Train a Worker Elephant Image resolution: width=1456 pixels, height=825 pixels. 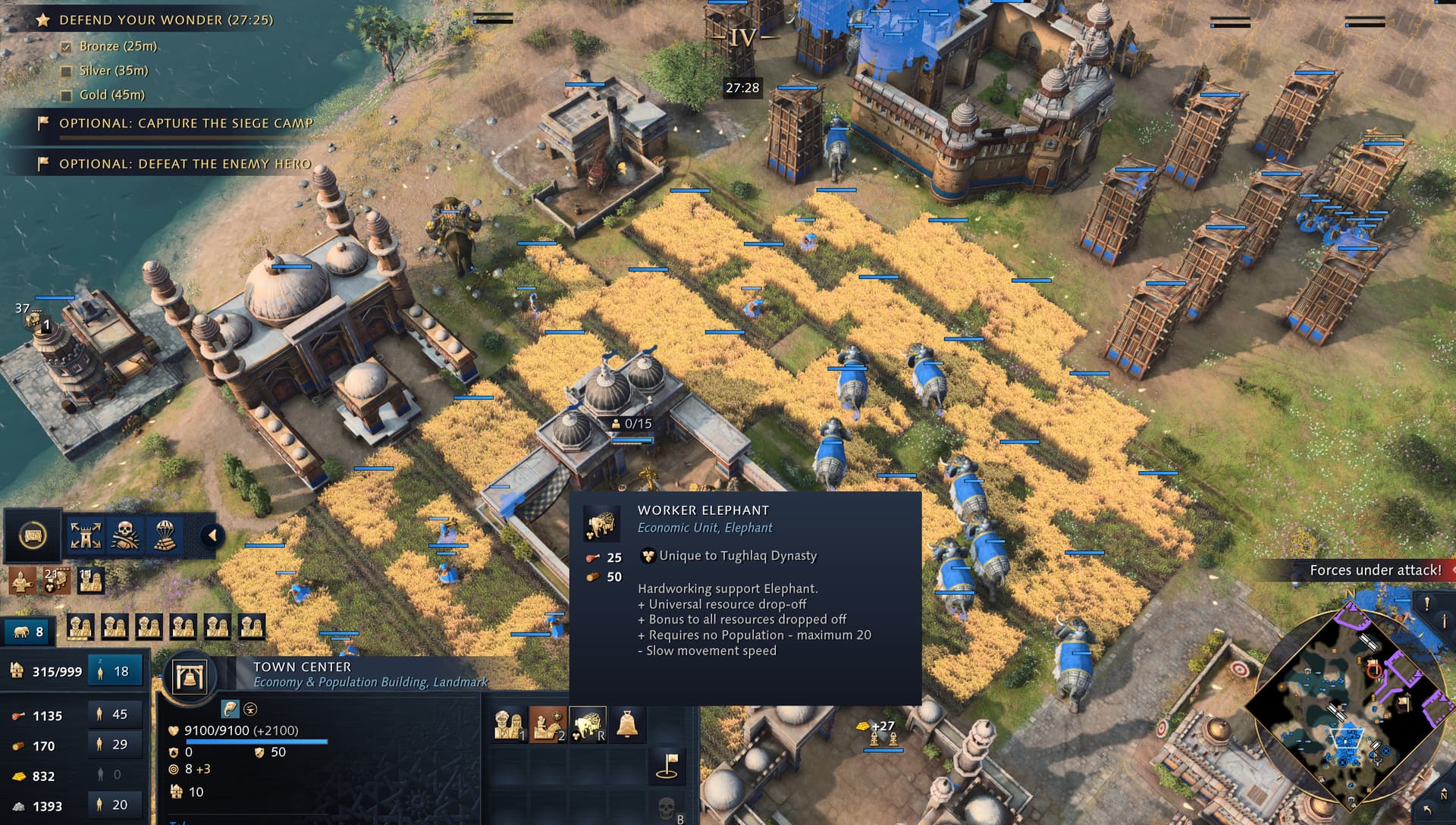pyautogui.click(x=588, y=725)
